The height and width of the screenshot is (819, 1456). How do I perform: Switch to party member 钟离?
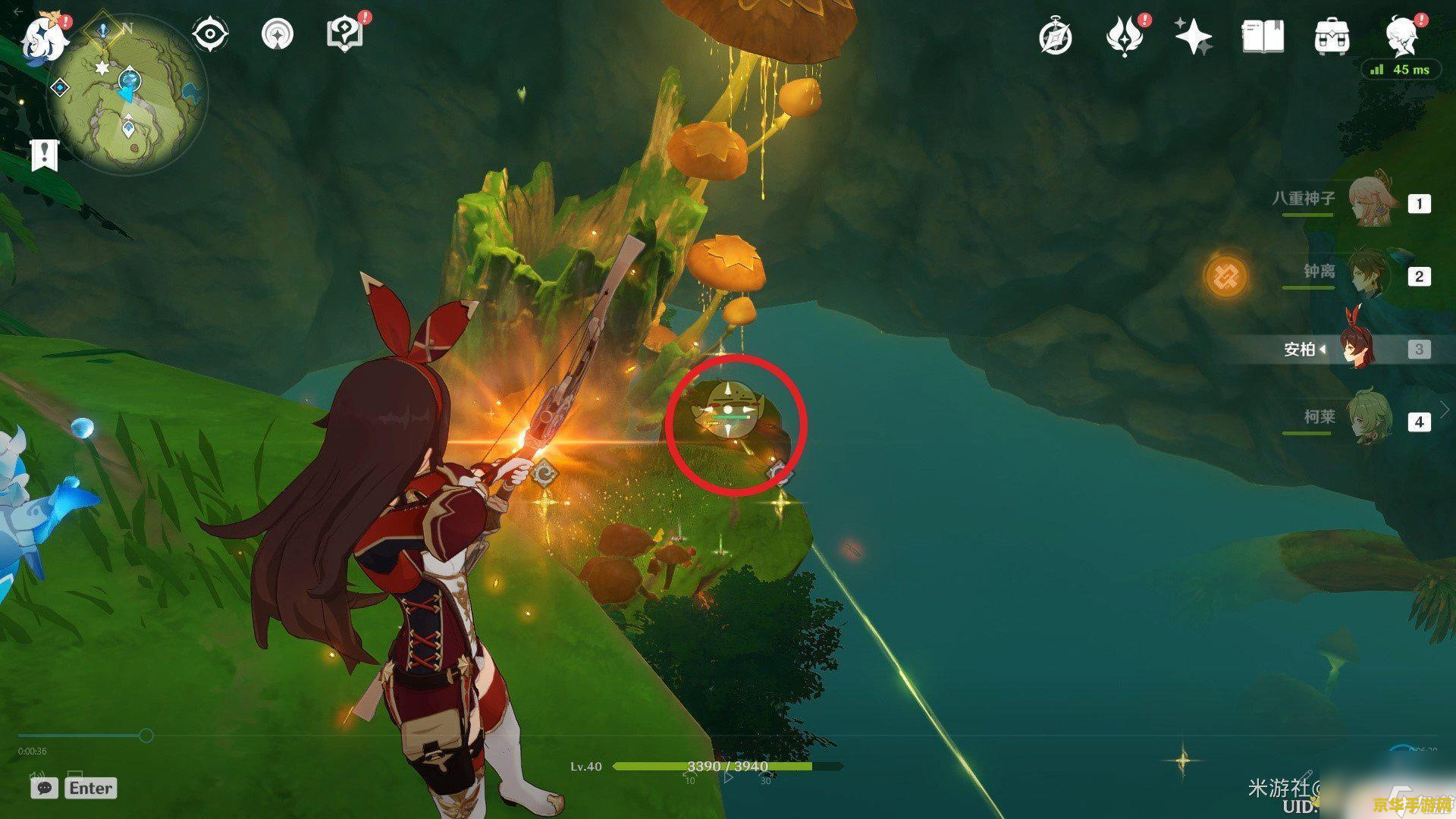1373,275
